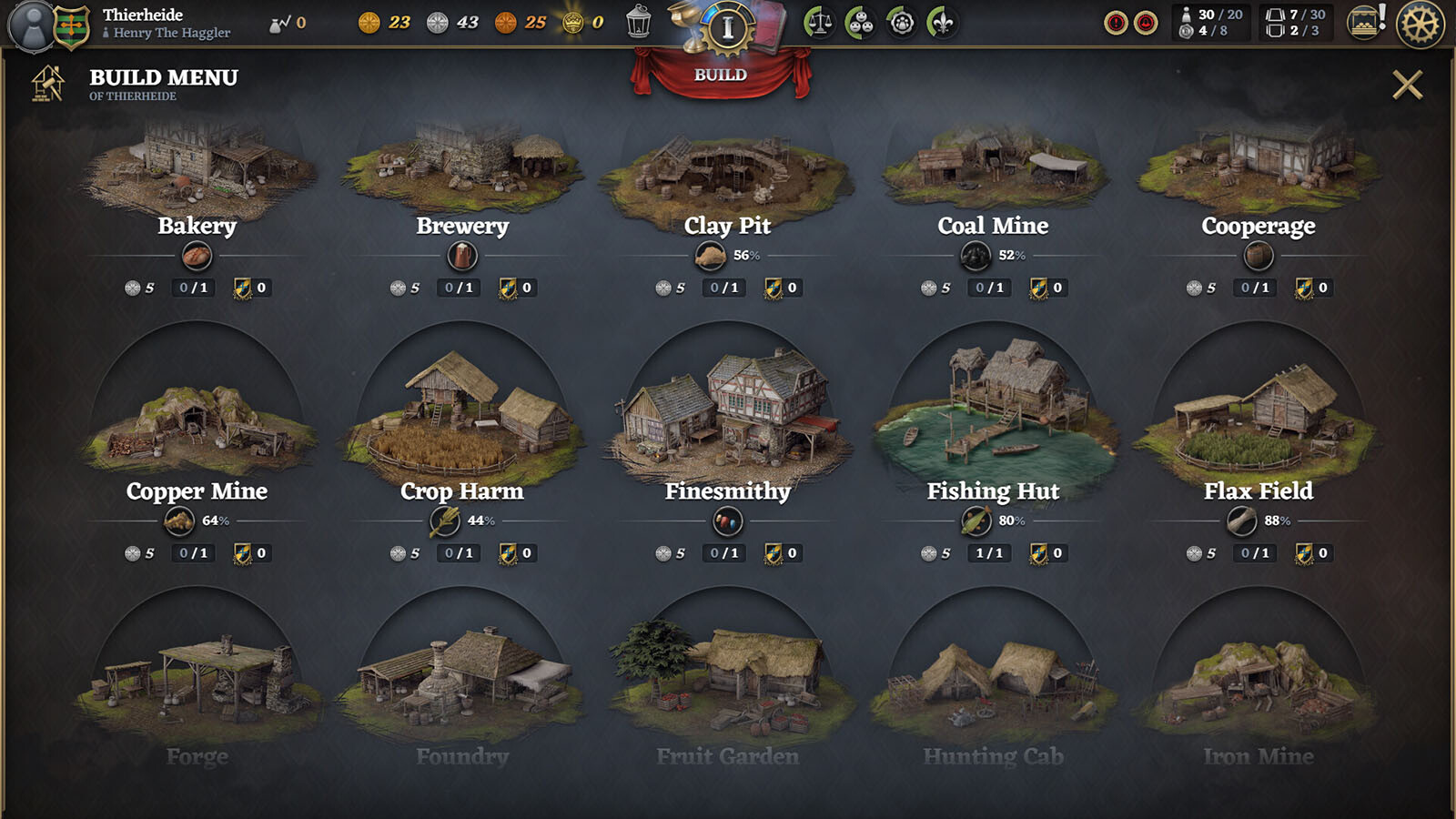
Task: Close the Build Menu with the X
Action: pos(1407,85)
